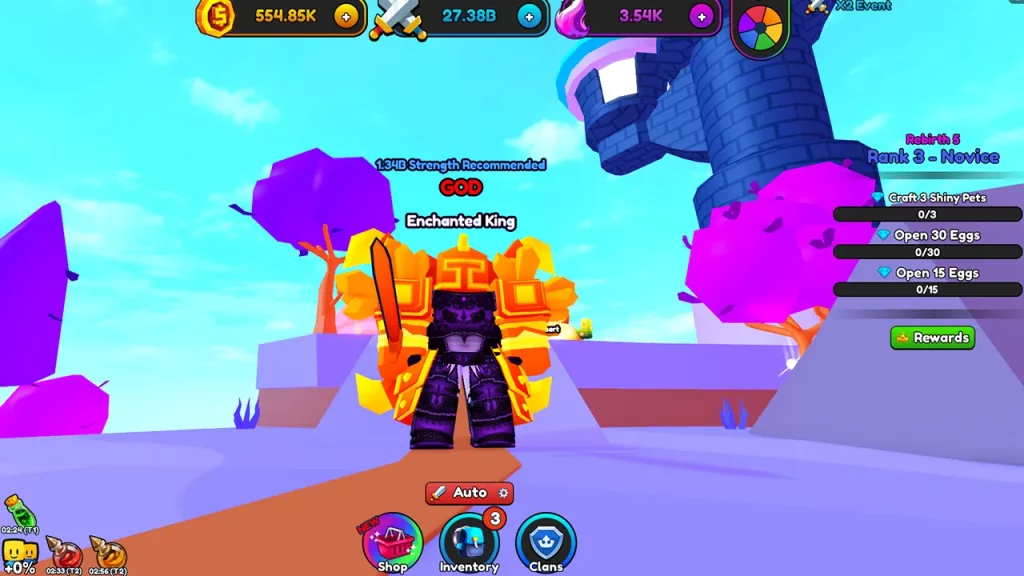The image size is (1024, 576).
Task: Open the Inventory
Action: tap(468, 543)
